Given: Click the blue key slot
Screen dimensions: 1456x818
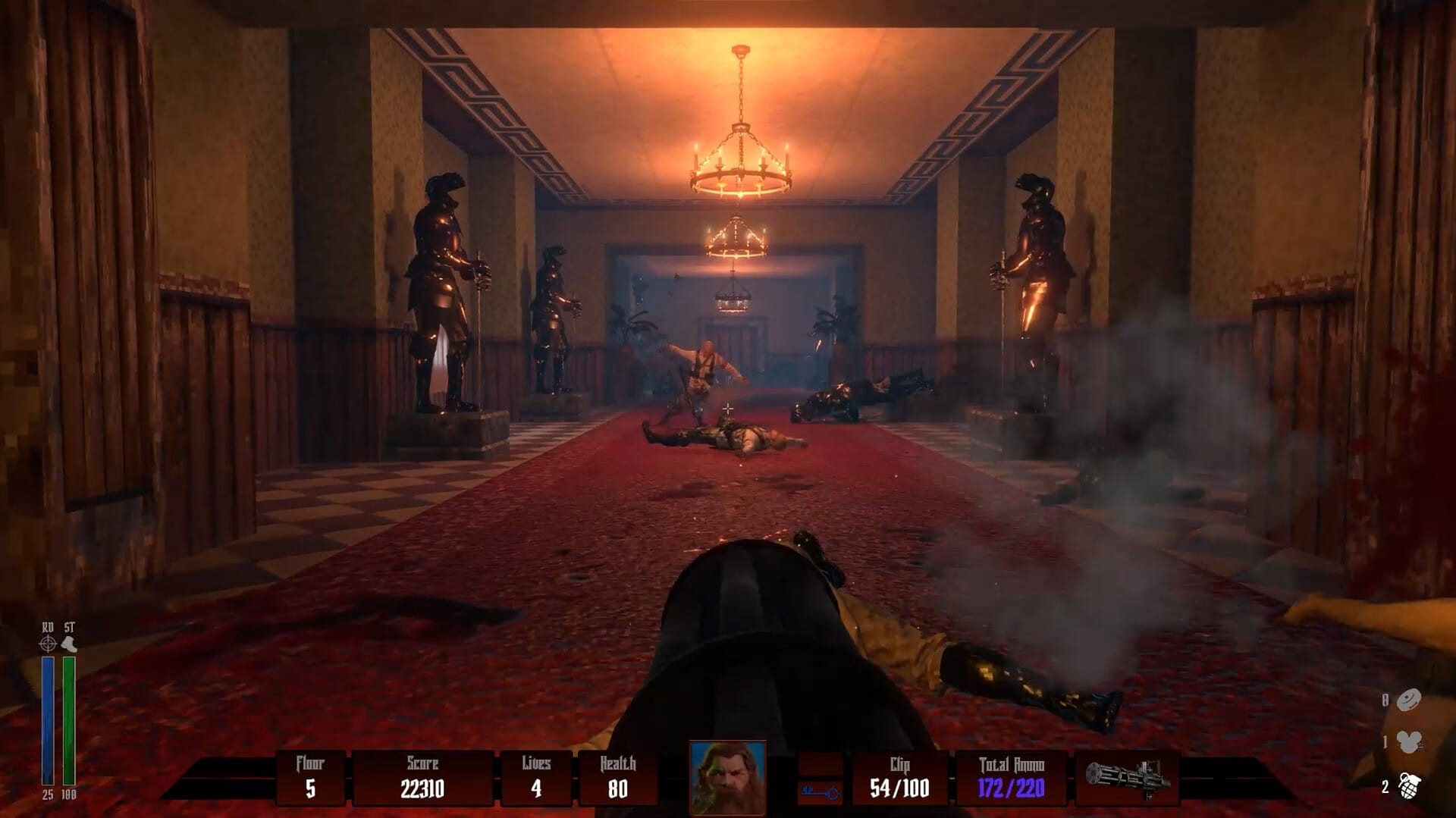Looking at the screenshot, I should tap(820, 792).
